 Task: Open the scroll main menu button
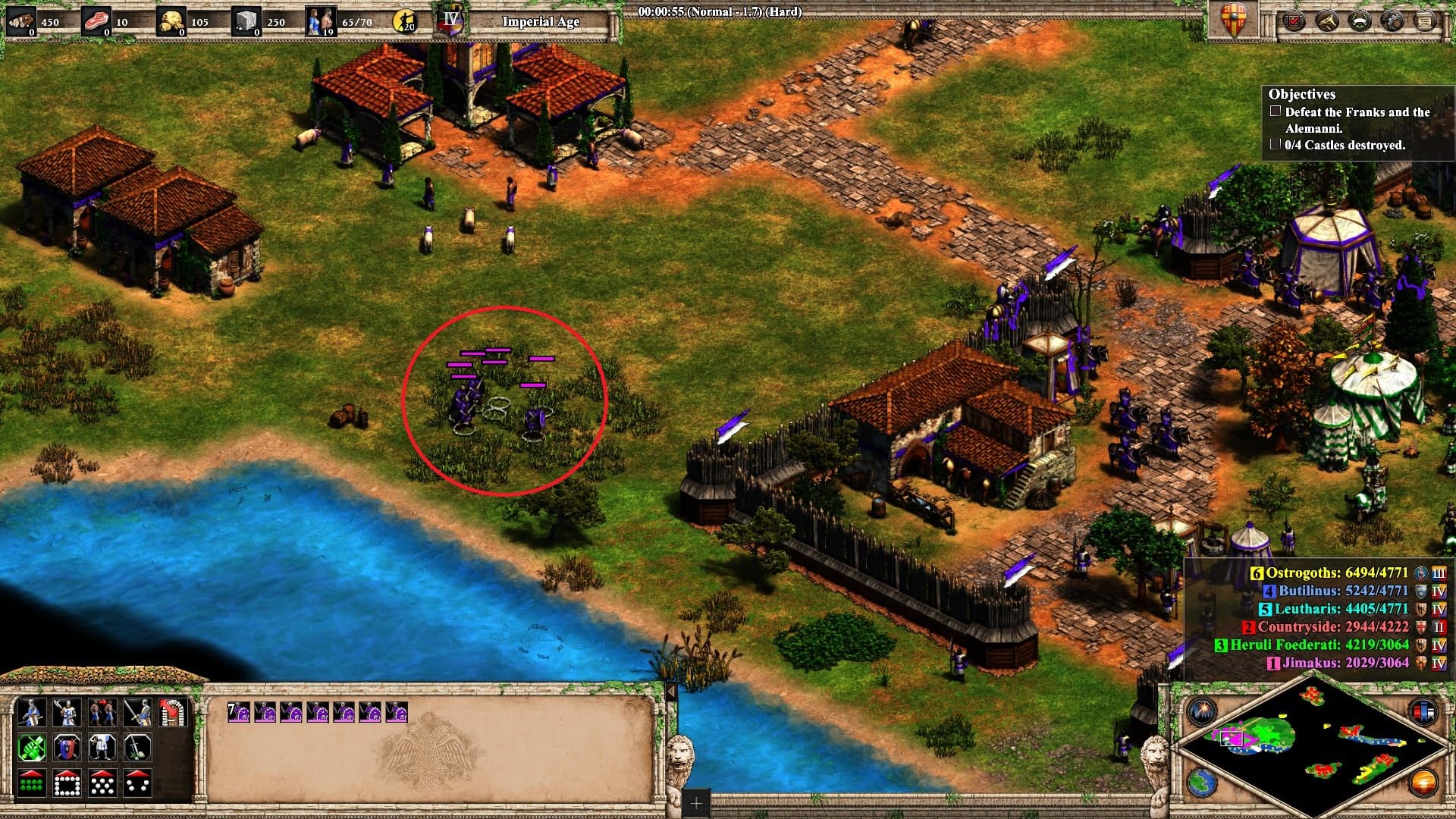[1426, 20]
